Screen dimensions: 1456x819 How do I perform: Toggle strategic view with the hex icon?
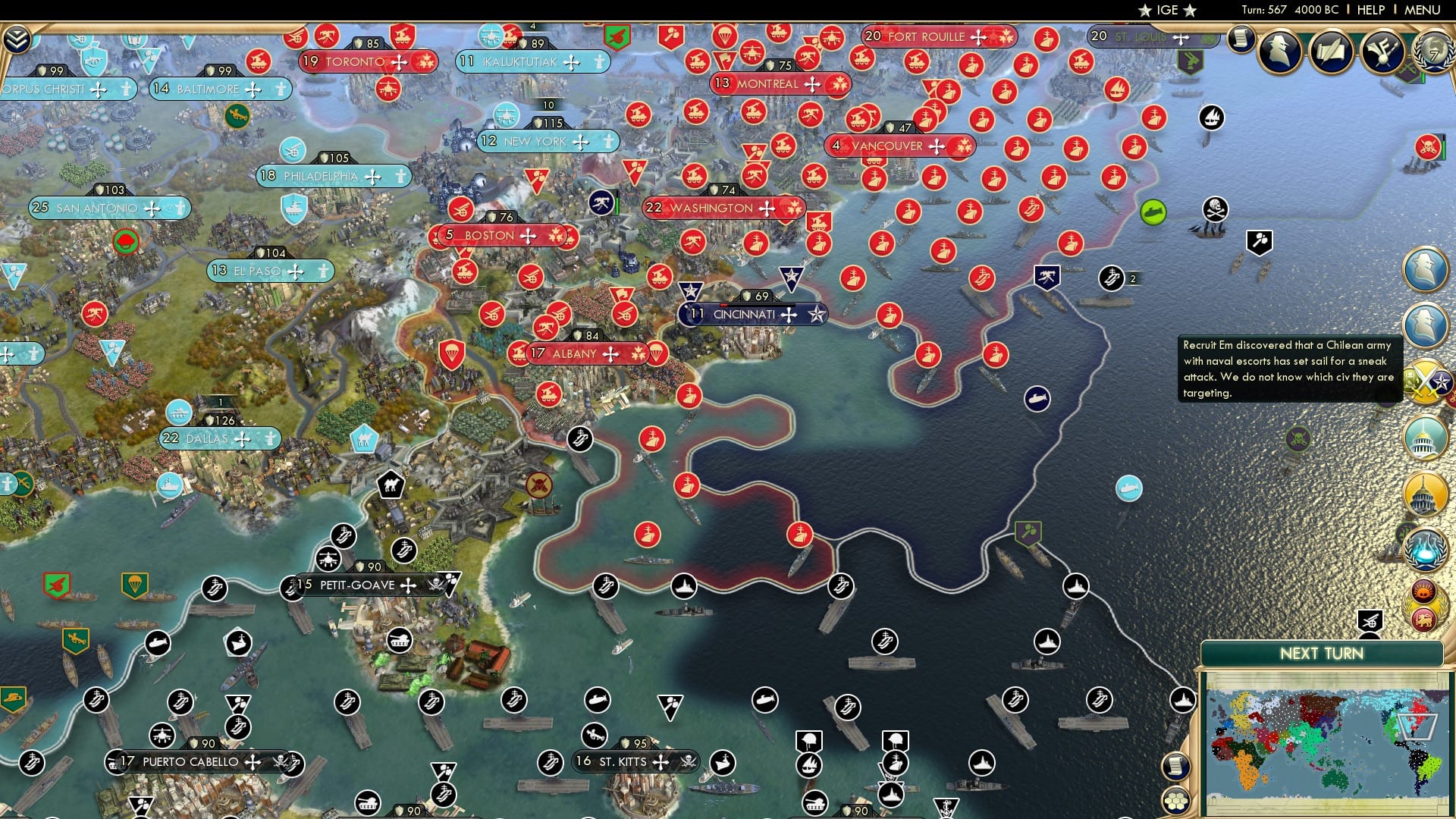tap(1176, 802)
